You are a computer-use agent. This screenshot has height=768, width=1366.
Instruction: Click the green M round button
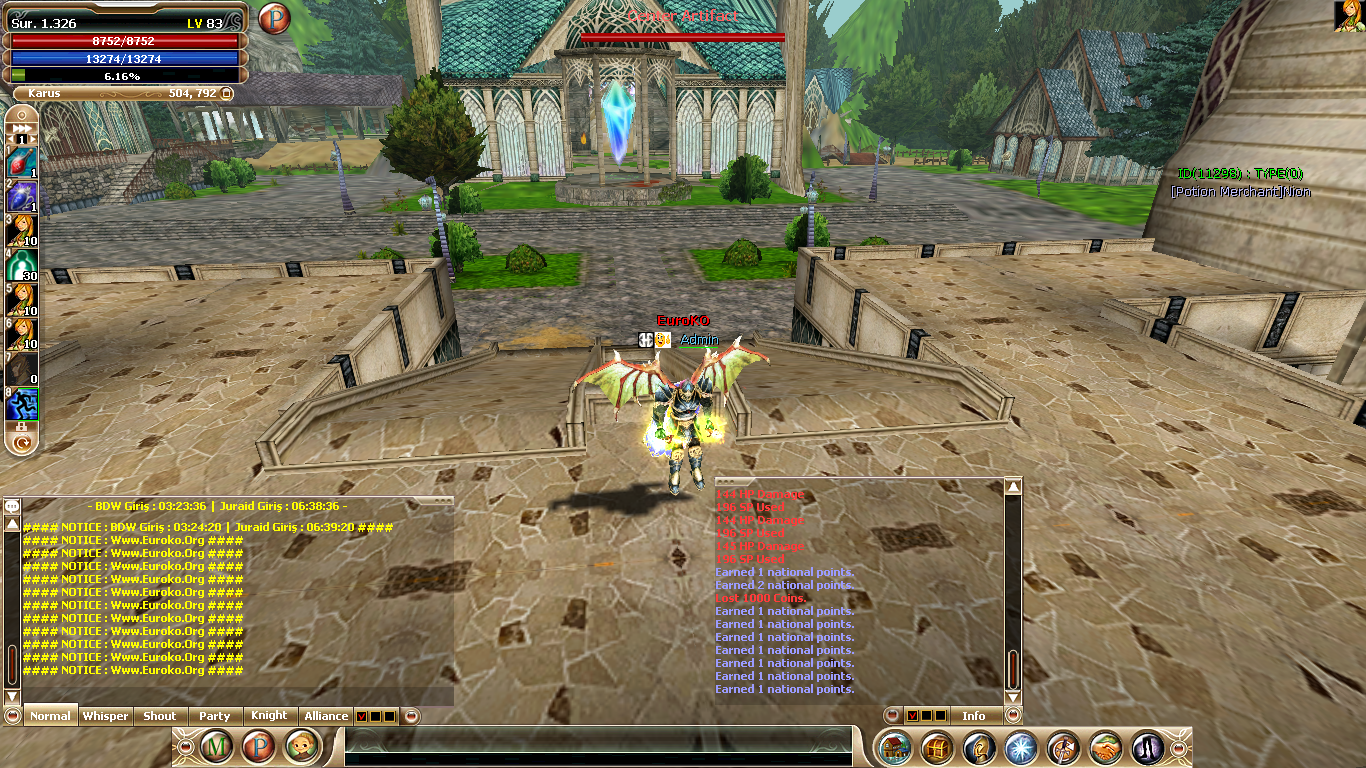(216, 747)
